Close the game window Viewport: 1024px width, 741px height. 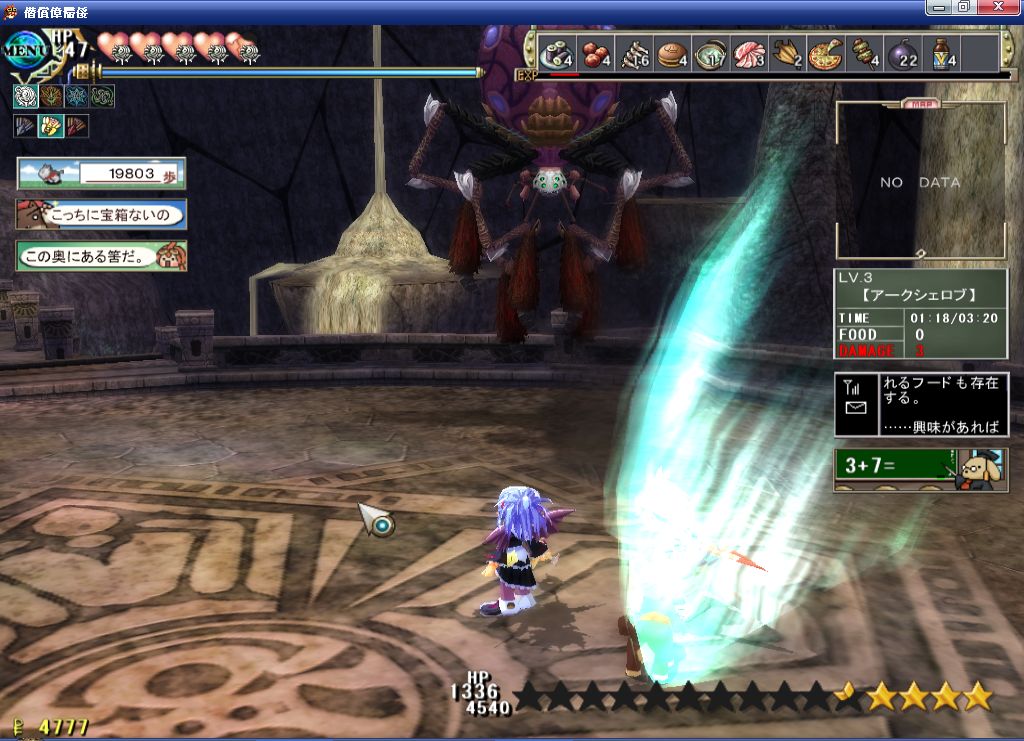(x=1005, y=7)
